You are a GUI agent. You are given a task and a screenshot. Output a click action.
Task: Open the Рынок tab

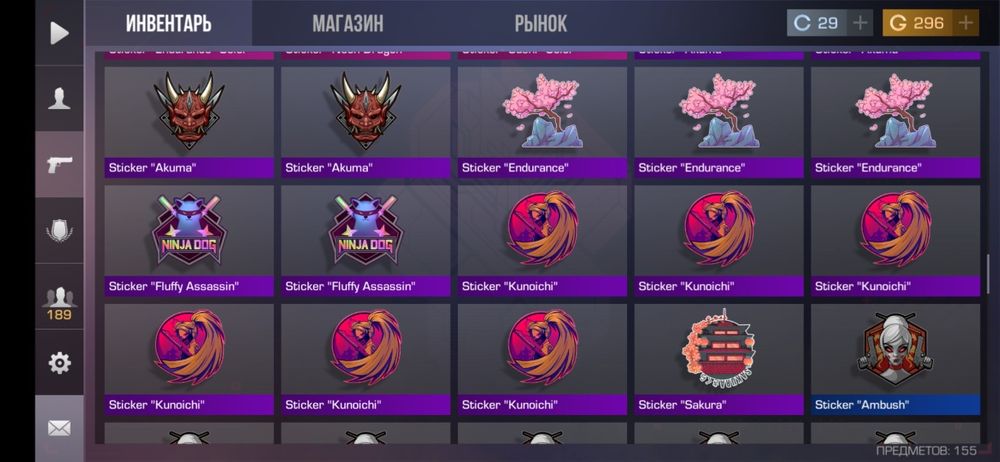[540, 23]
